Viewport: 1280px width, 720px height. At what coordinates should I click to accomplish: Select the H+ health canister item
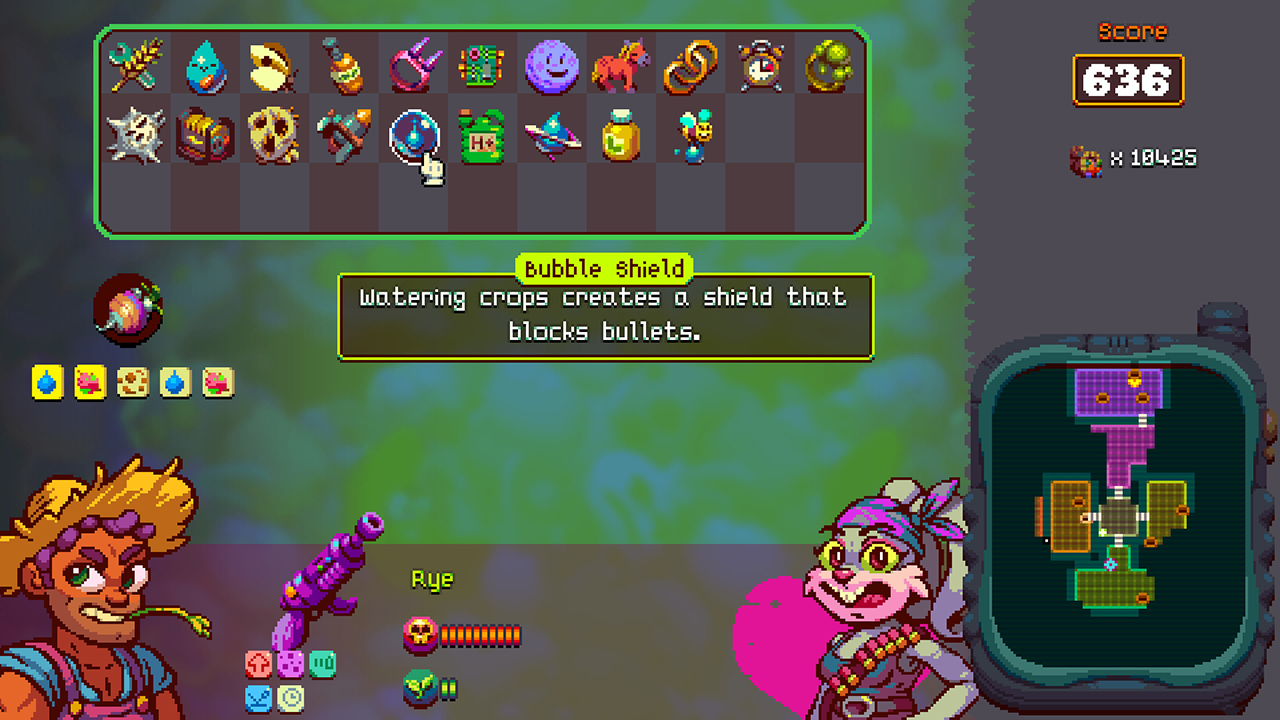pyautogui.click(x=483, y=136)
